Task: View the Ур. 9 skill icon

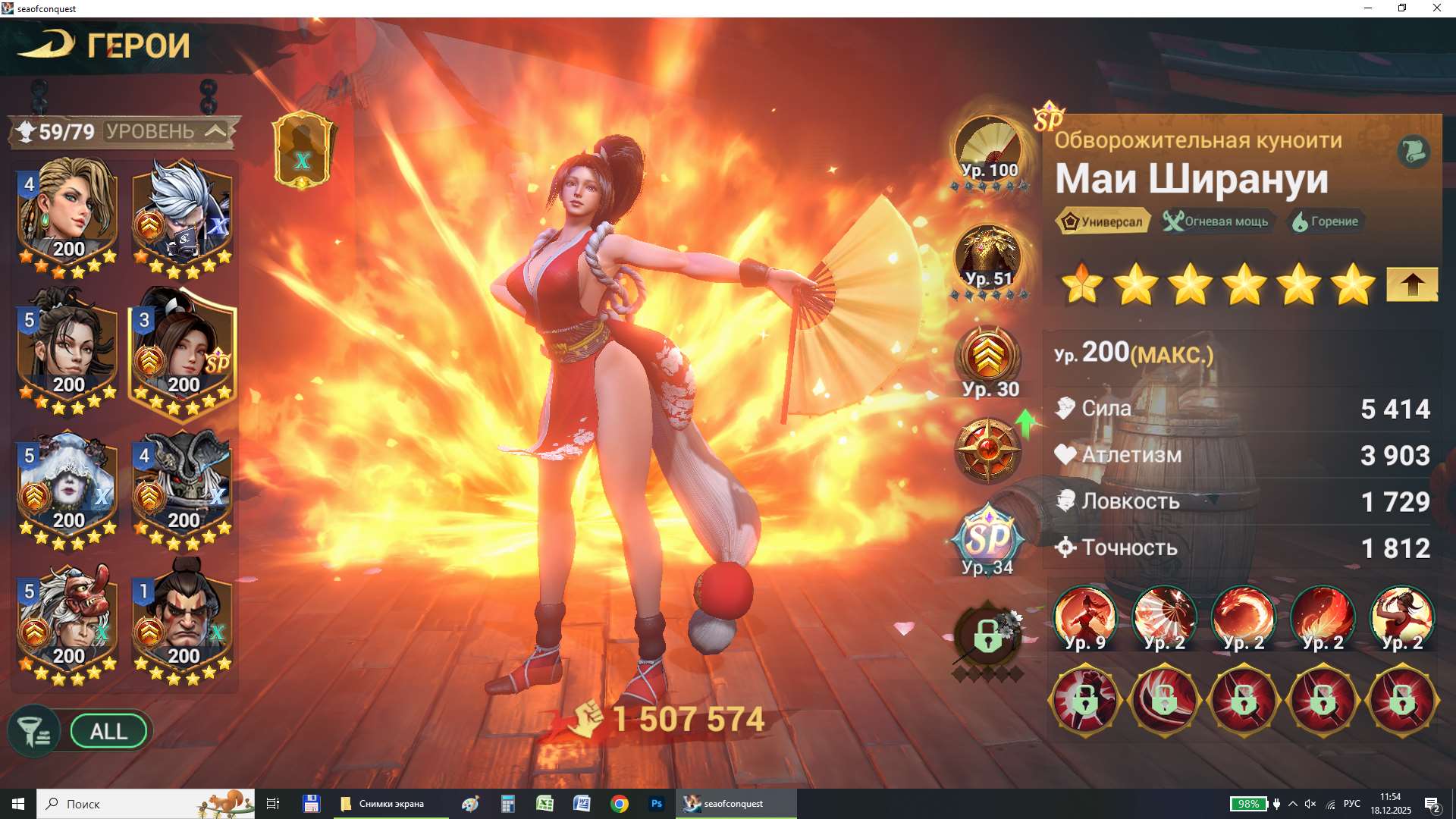Action: pos(1084,619)
